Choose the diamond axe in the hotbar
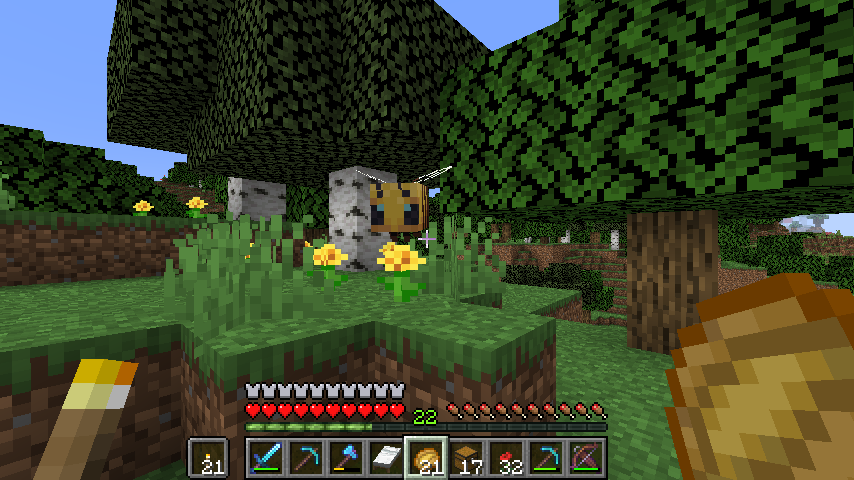 pos(345,458)
